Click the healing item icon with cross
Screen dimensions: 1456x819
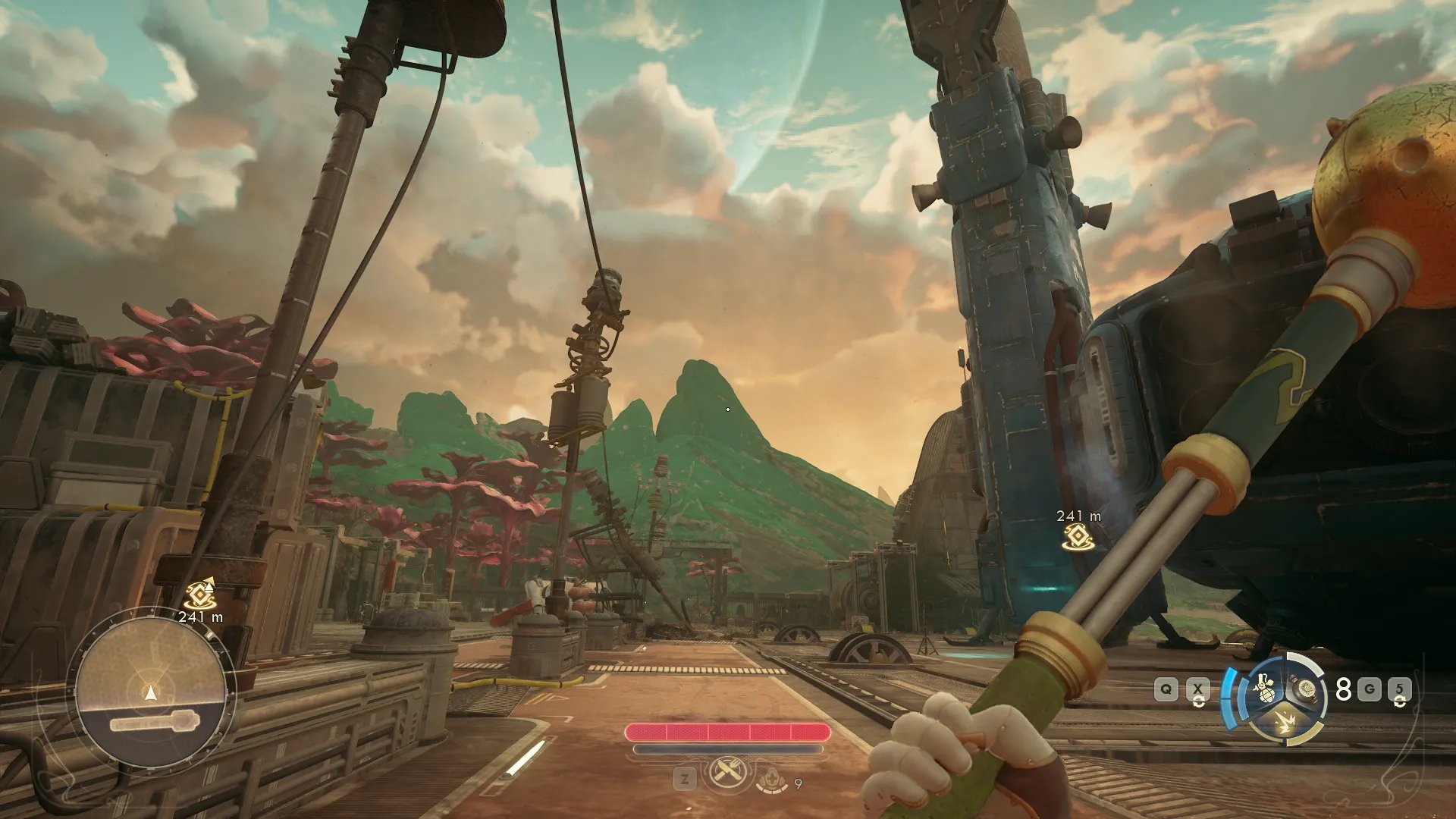pyautogui.click(x=772, y=778)
